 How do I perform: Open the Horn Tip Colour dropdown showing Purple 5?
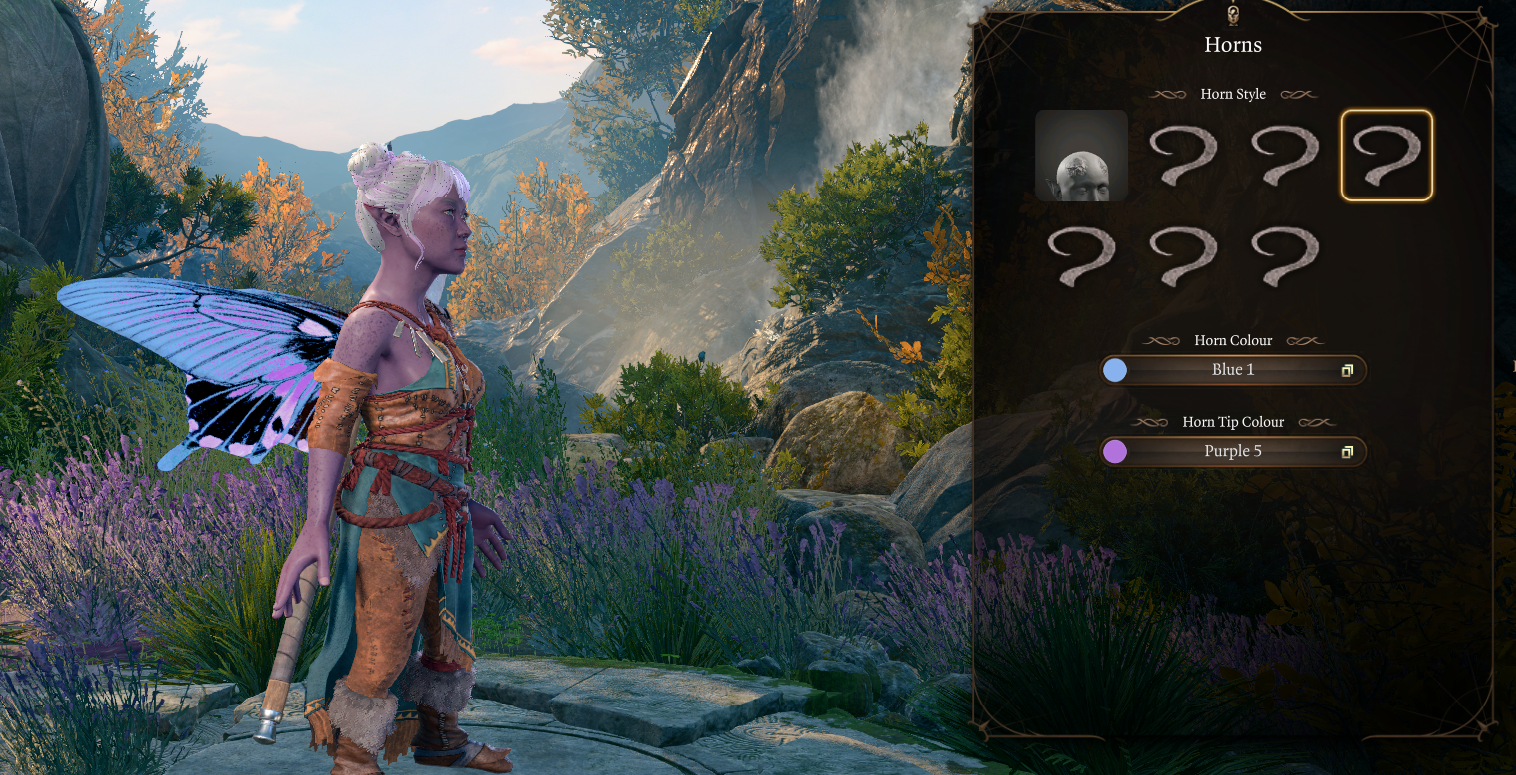click(1232, 452)
